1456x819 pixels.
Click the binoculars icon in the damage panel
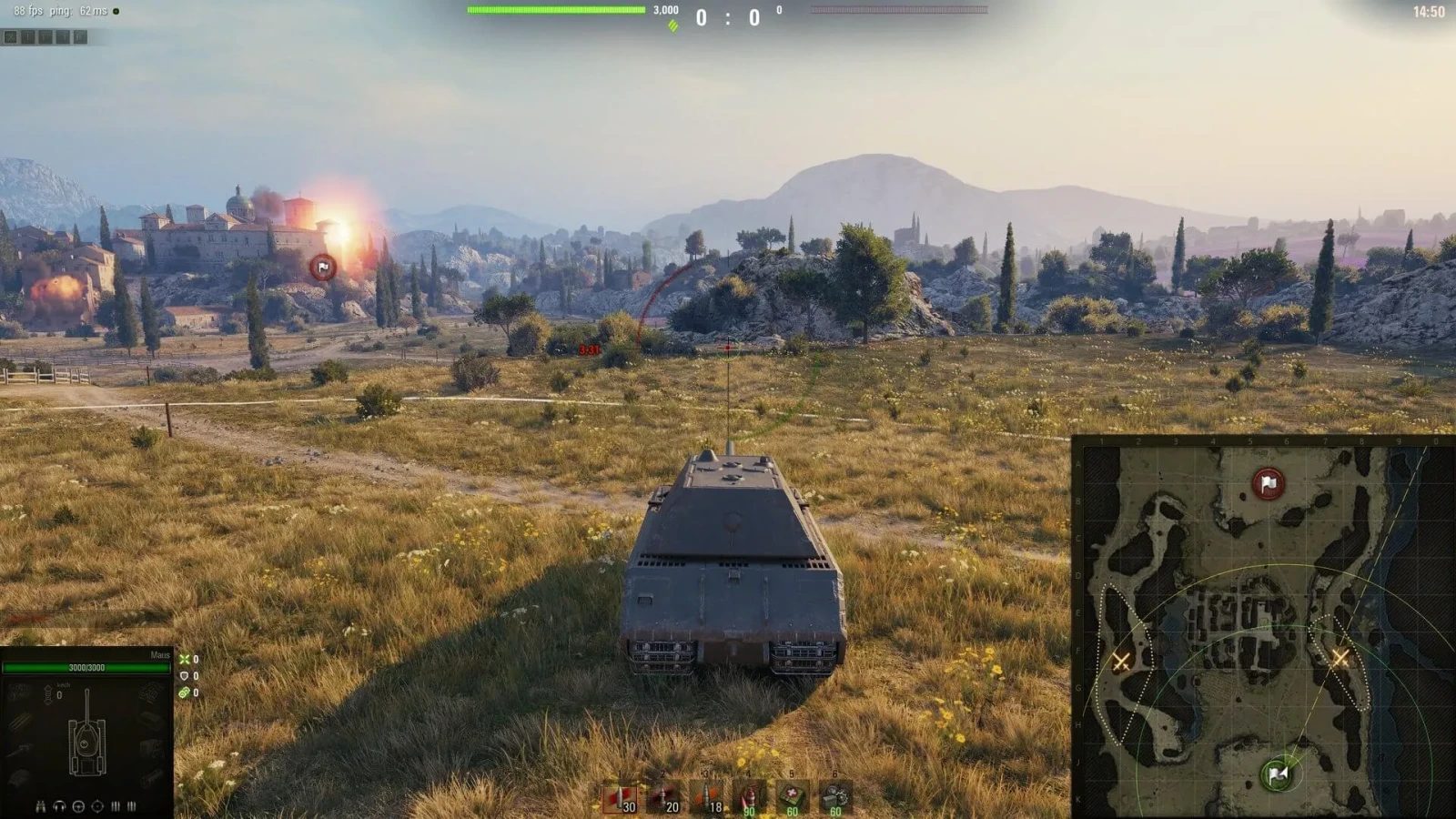click(x=40, y=806)
